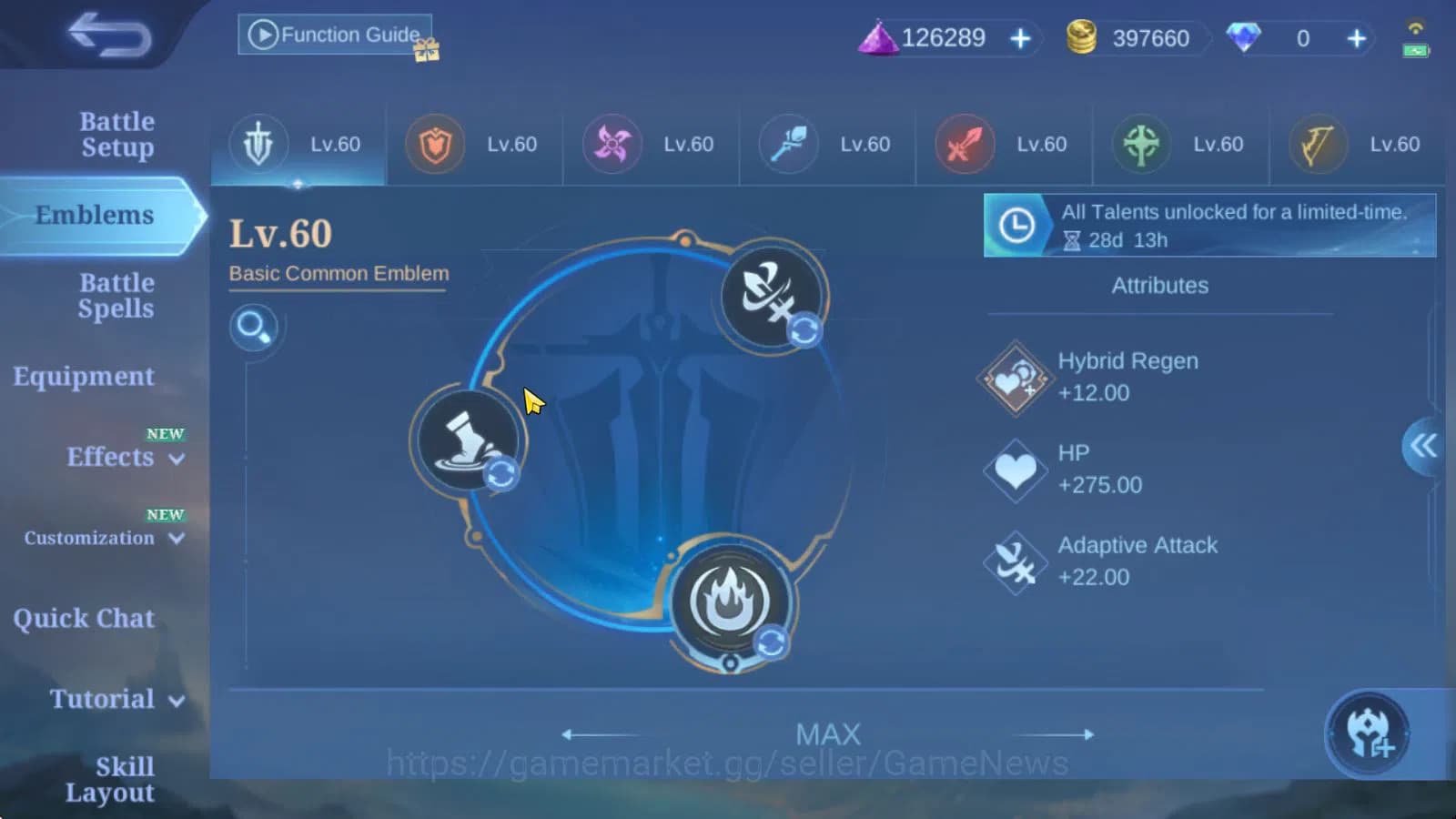Expand the Effects section in the sidebar
This screenshot has height=819, width=1456.
pos(109,458)
